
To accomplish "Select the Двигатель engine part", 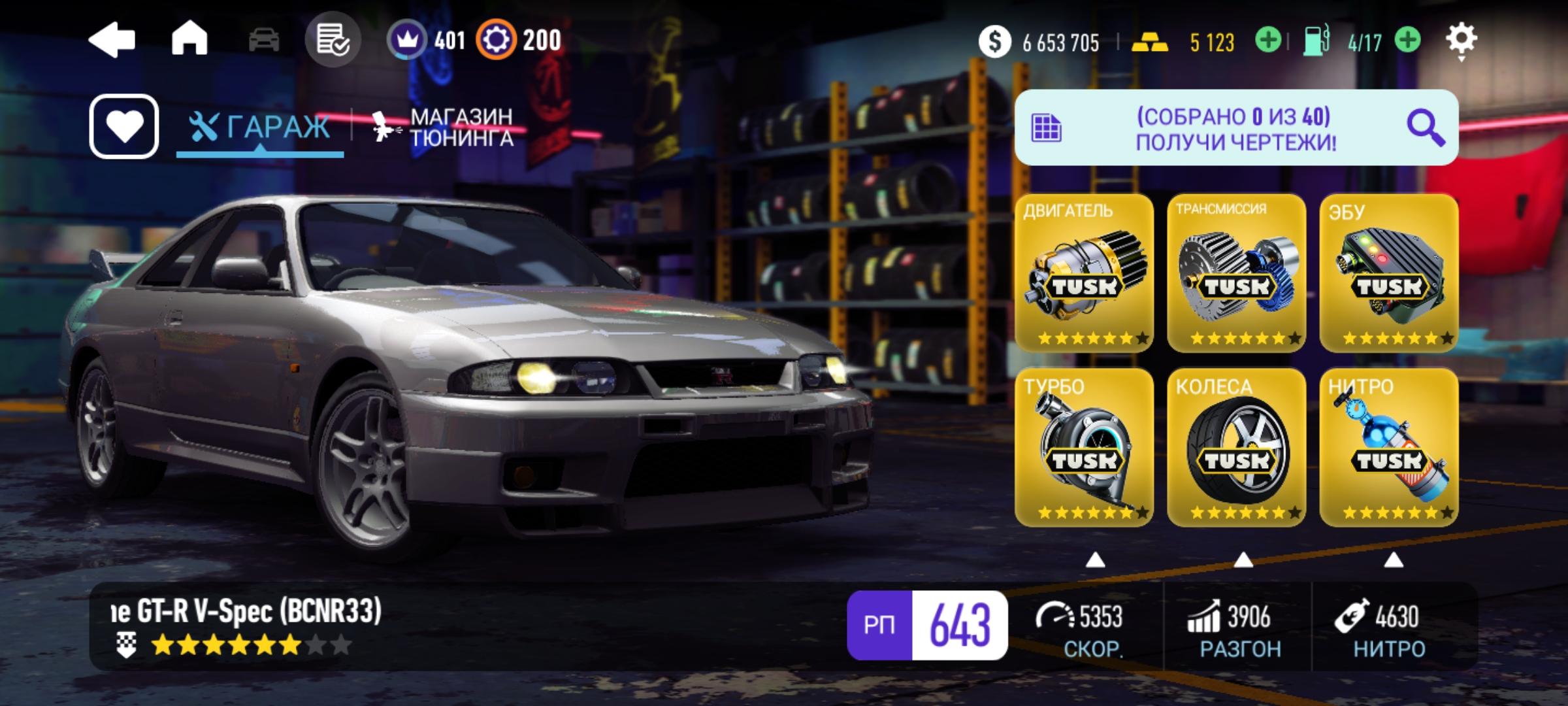I will click(1084, 273).
